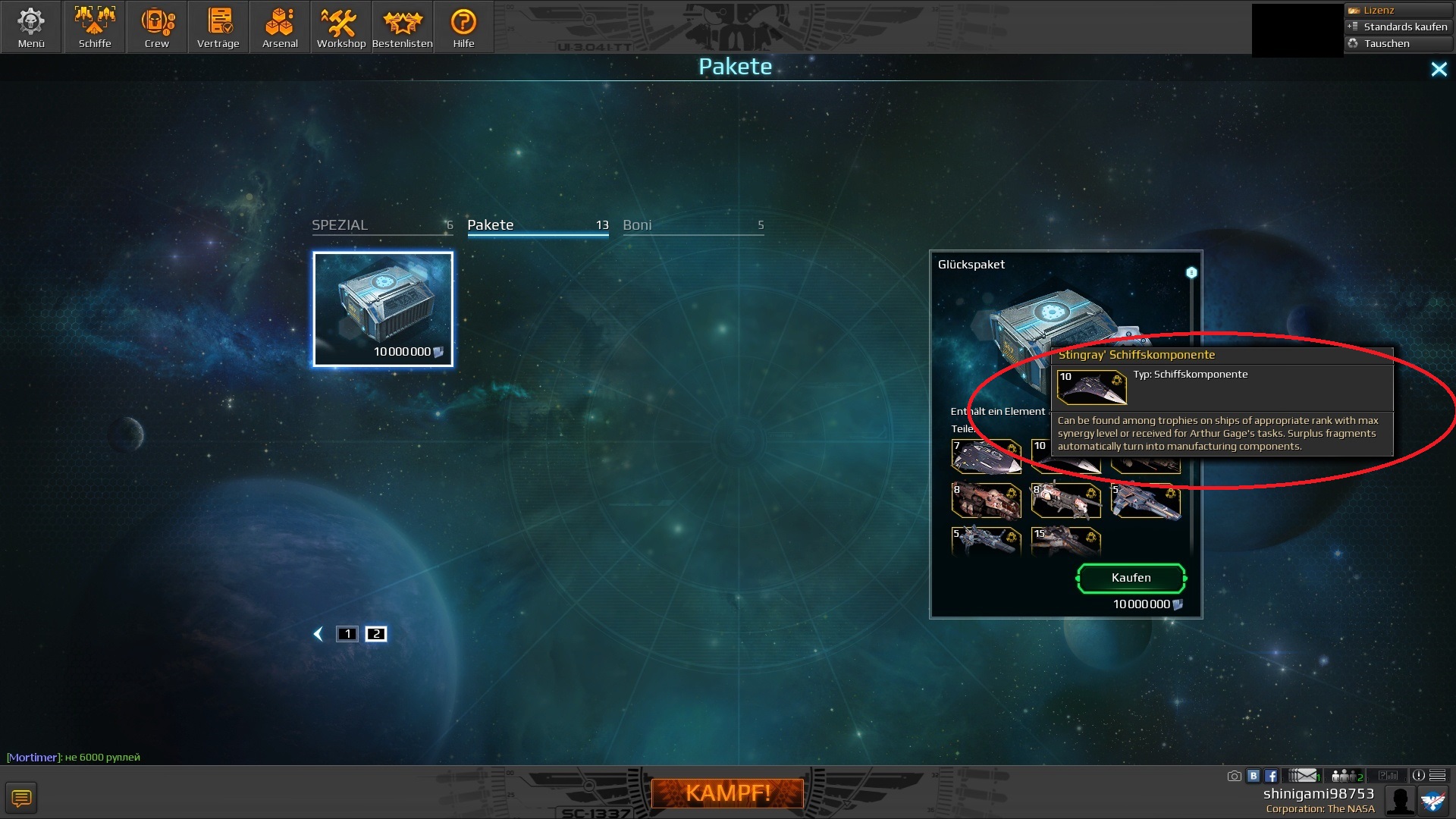
Task: Start battle with the KAMPF! button
Action: point(727,793)
